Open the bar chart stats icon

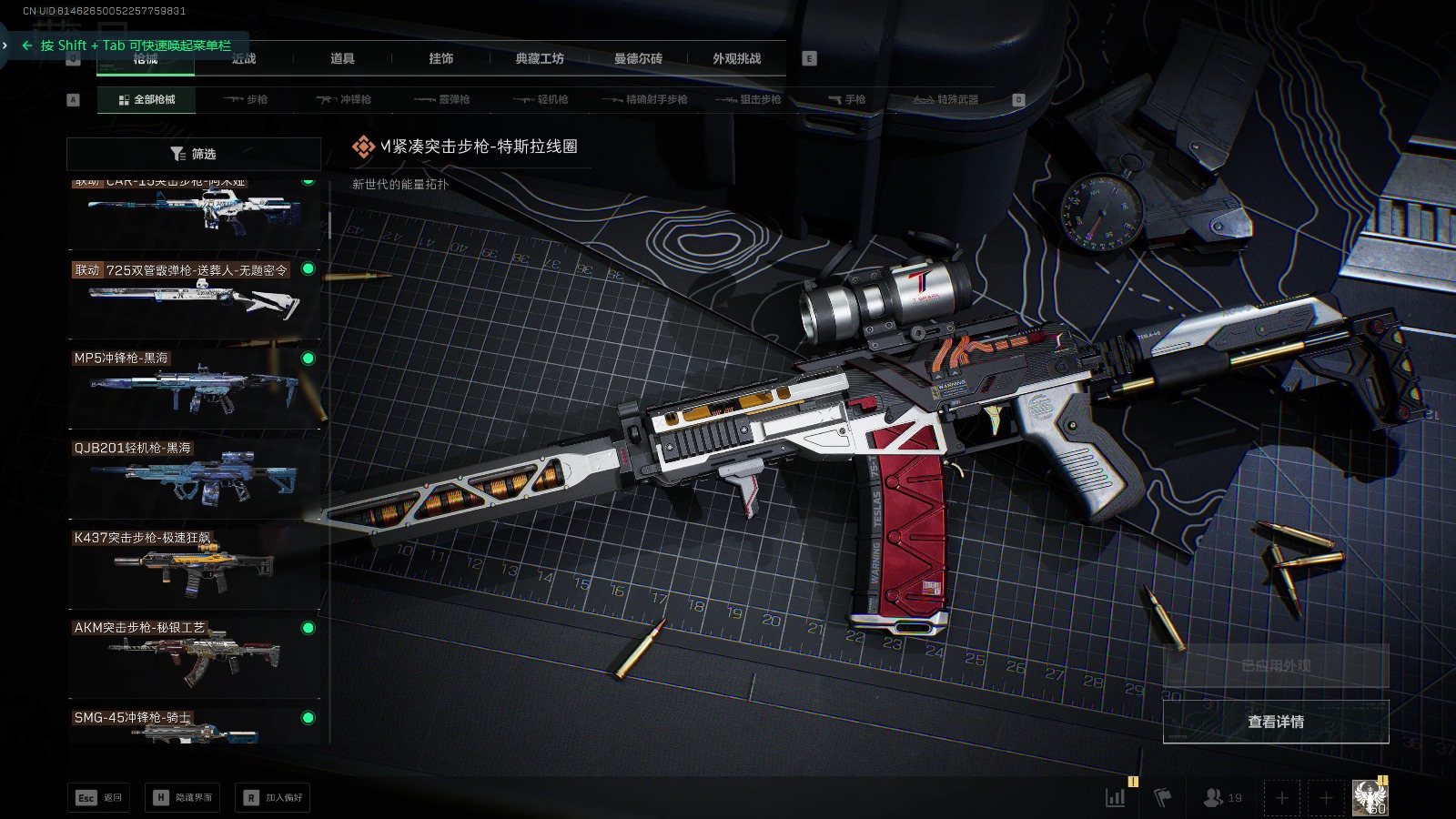pos(1116,798)
